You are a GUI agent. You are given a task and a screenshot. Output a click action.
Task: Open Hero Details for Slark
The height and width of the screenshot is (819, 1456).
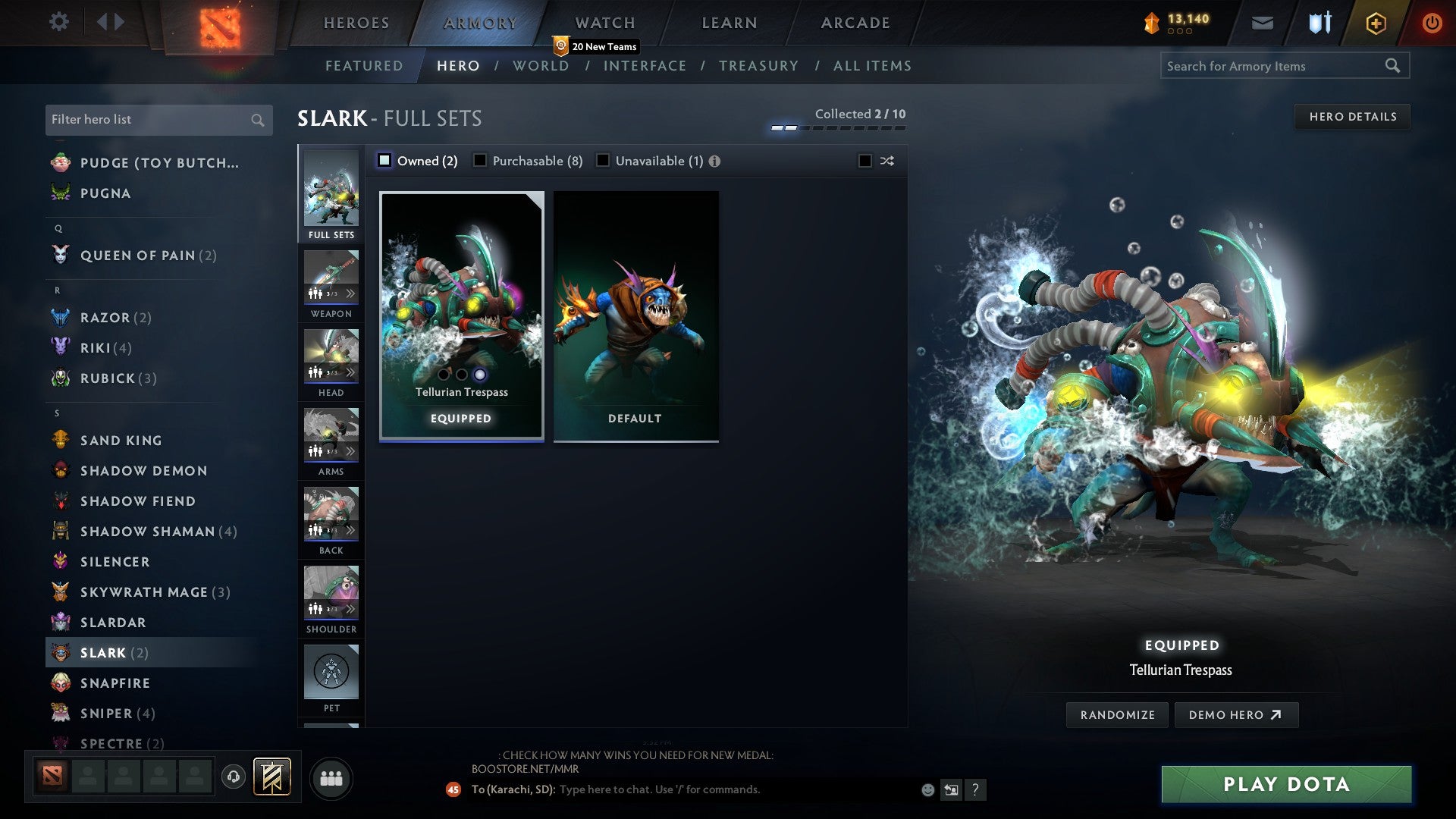coord(1352,116)
